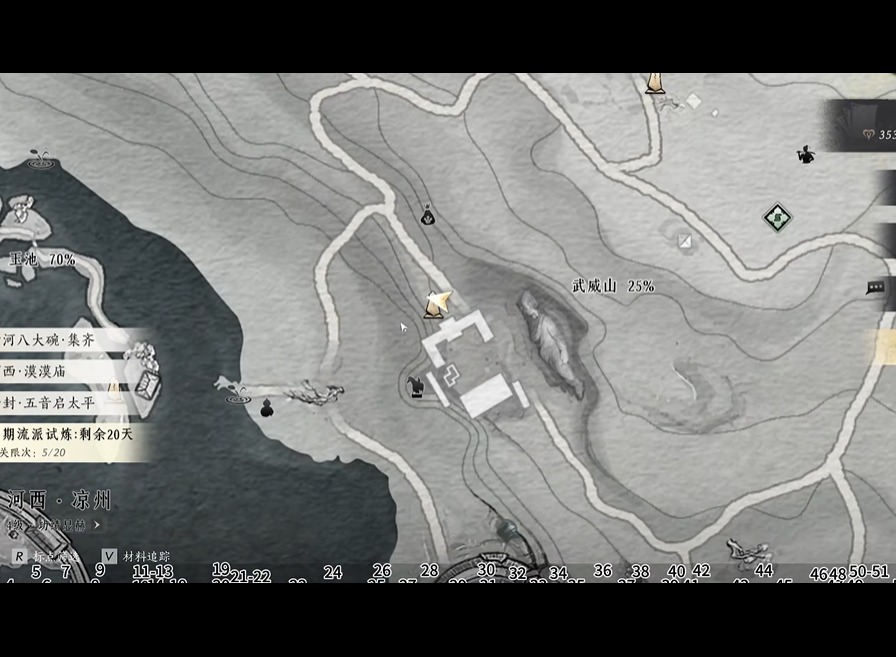The height and width of the screenshot is (657, 896).
Task: Select the horse stable map marker
Action: click(415, 386)
